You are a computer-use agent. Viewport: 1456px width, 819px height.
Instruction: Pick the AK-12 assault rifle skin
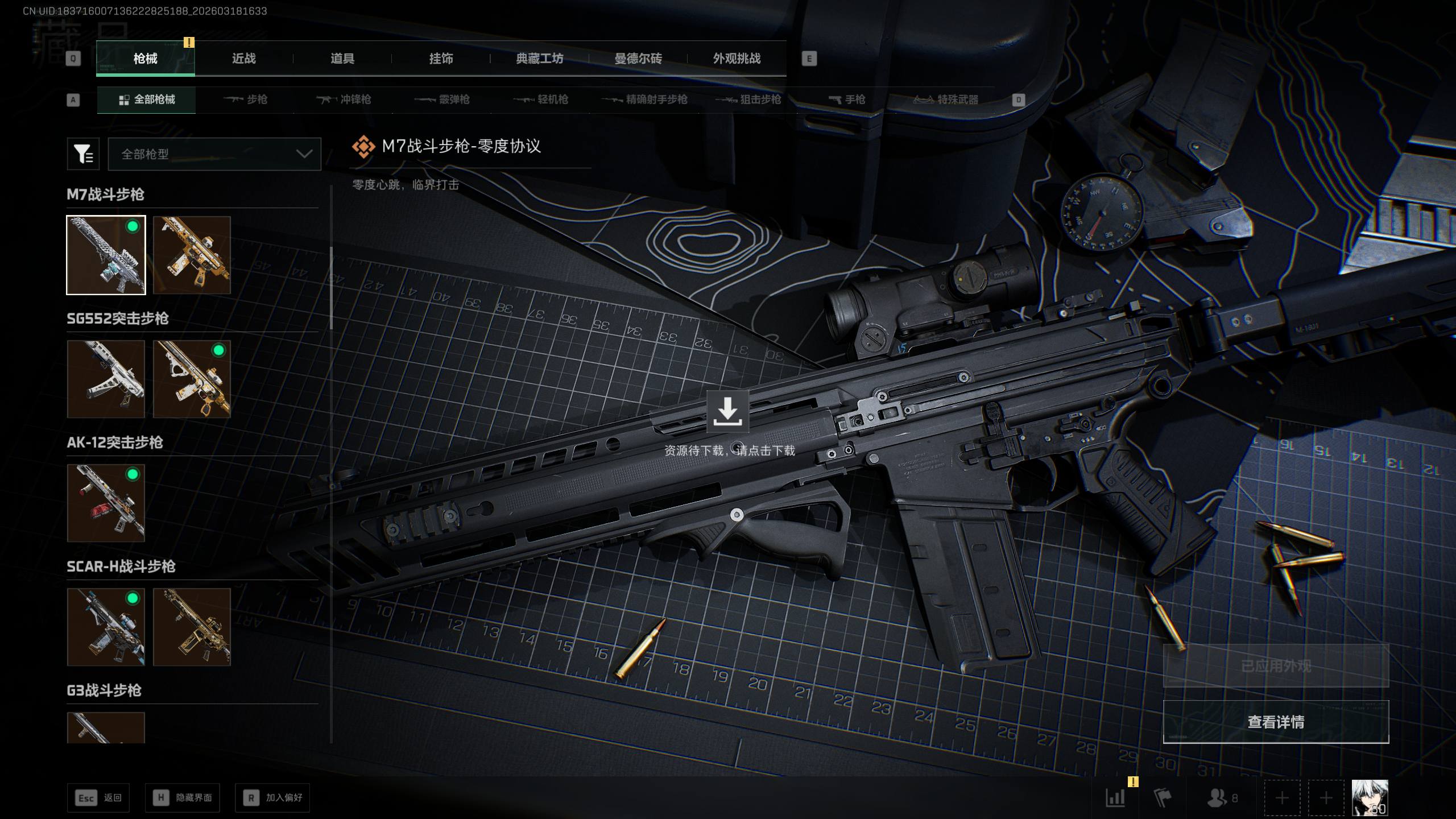coord(106,503)
